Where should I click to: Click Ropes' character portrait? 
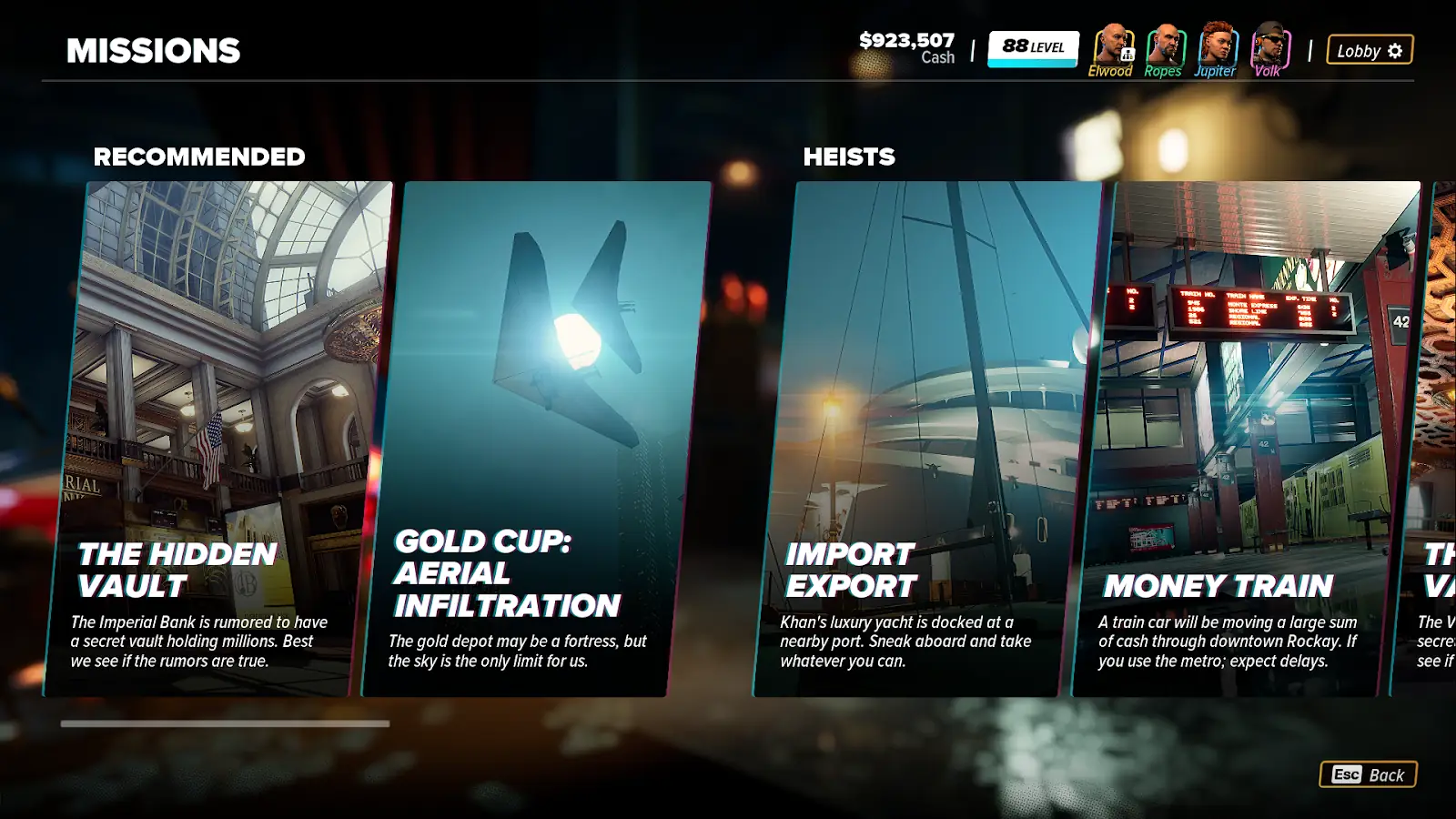click(x=1164, y=45)
